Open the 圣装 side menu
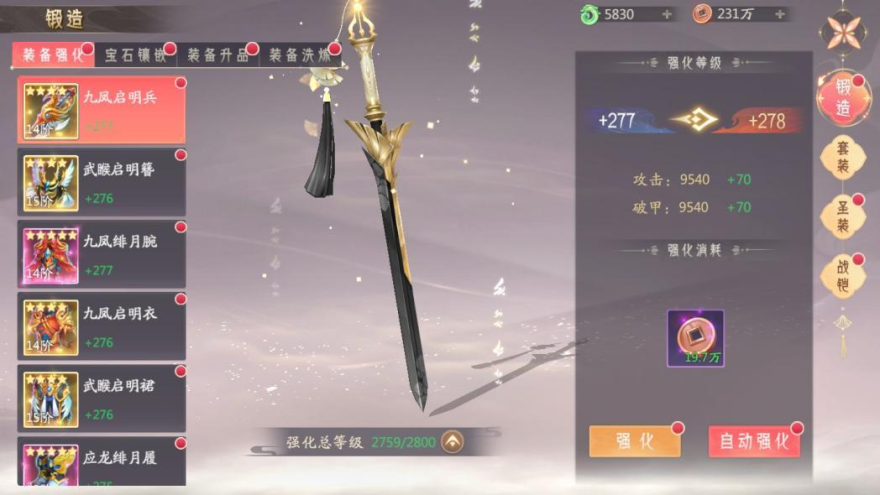This screenshot has height=495, width=880. pyautogui.click(x=842, y=217)
